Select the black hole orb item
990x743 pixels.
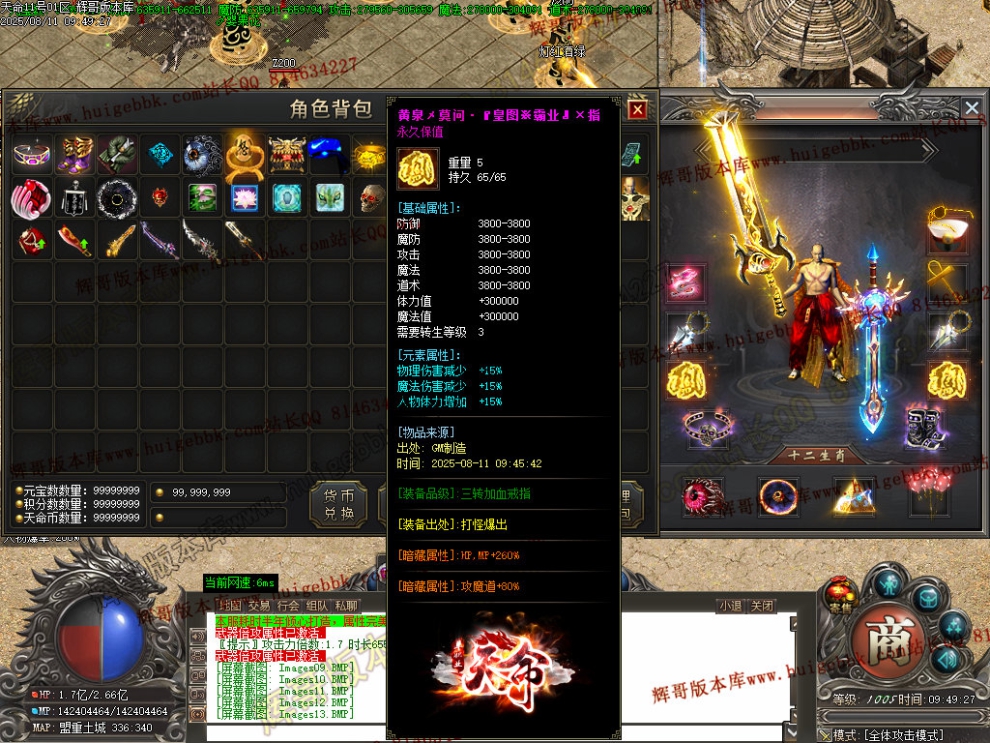point(118,198)
